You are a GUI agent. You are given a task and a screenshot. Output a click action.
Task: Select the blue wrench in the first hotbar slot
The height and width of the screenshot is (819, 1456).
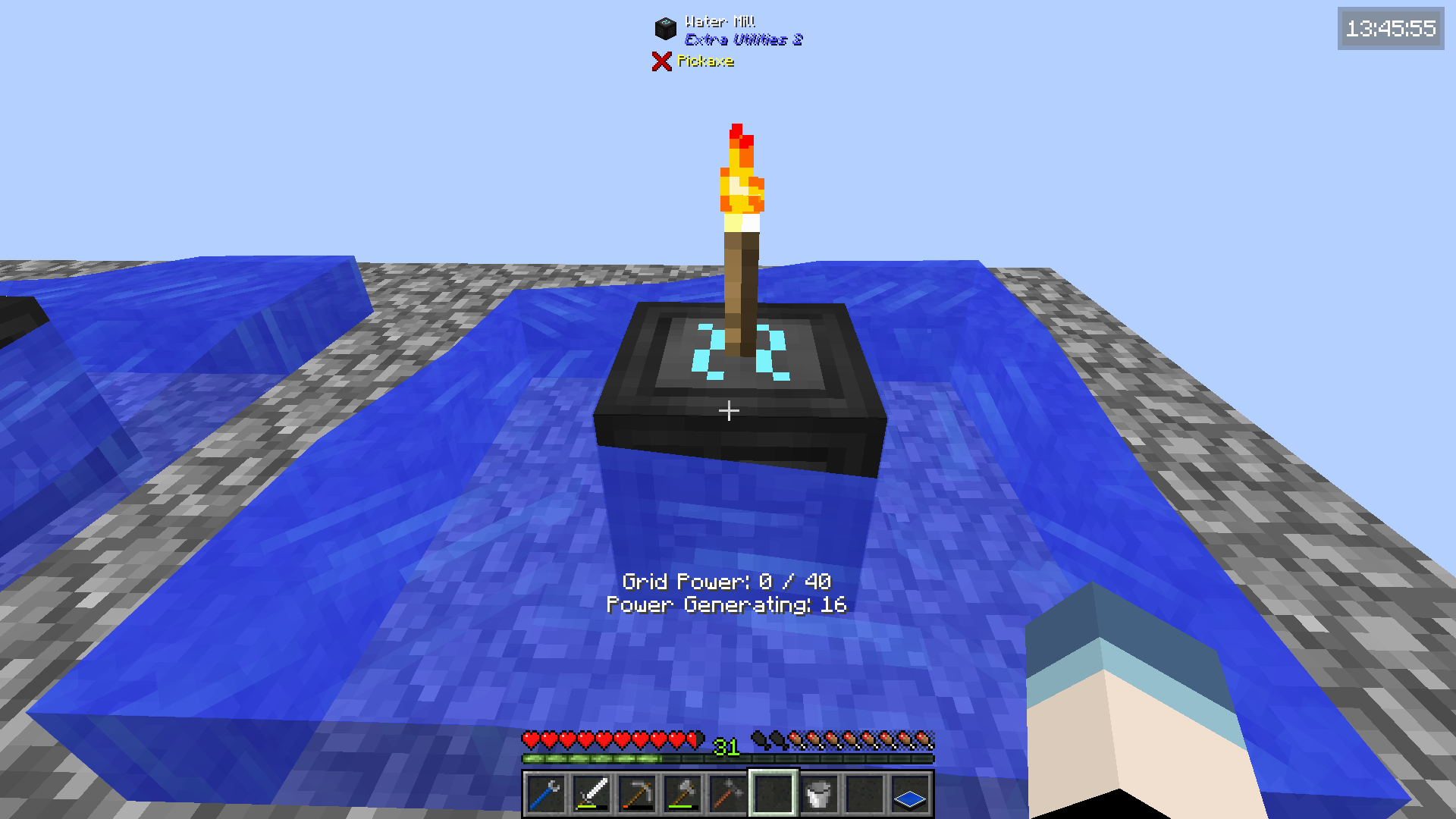coord(545,795)
